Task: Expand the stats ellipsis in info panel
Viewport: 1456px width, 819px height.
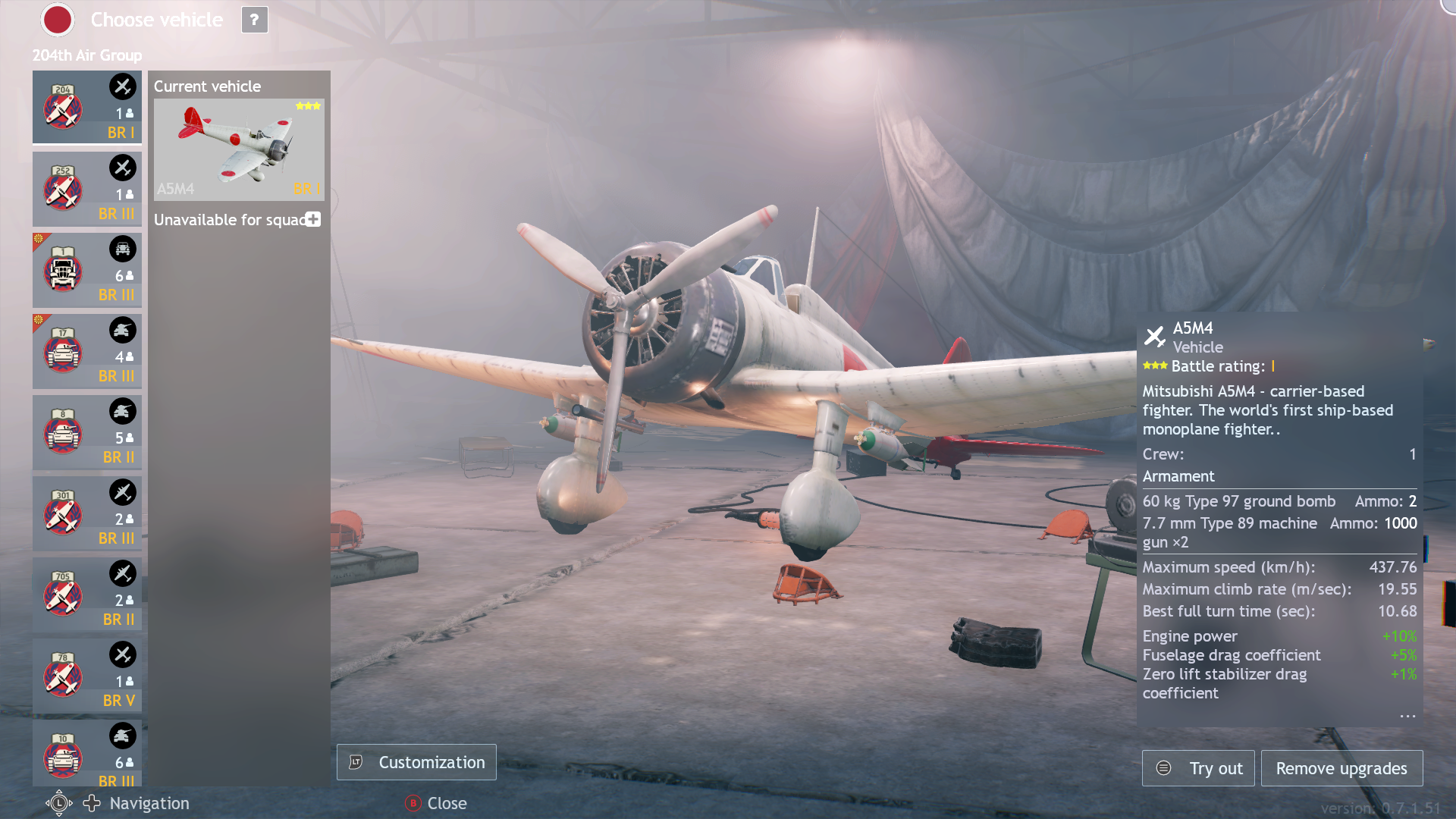Action: pyautogui.click(x=1407, y=715)
